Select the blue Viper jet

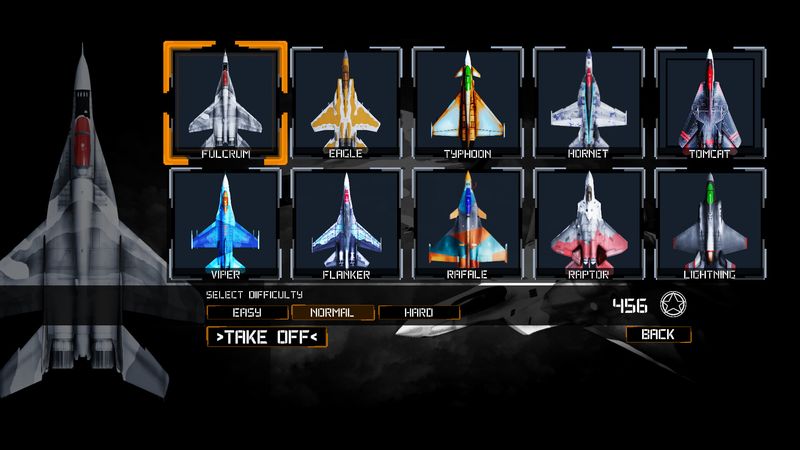(x=225, y=222)
